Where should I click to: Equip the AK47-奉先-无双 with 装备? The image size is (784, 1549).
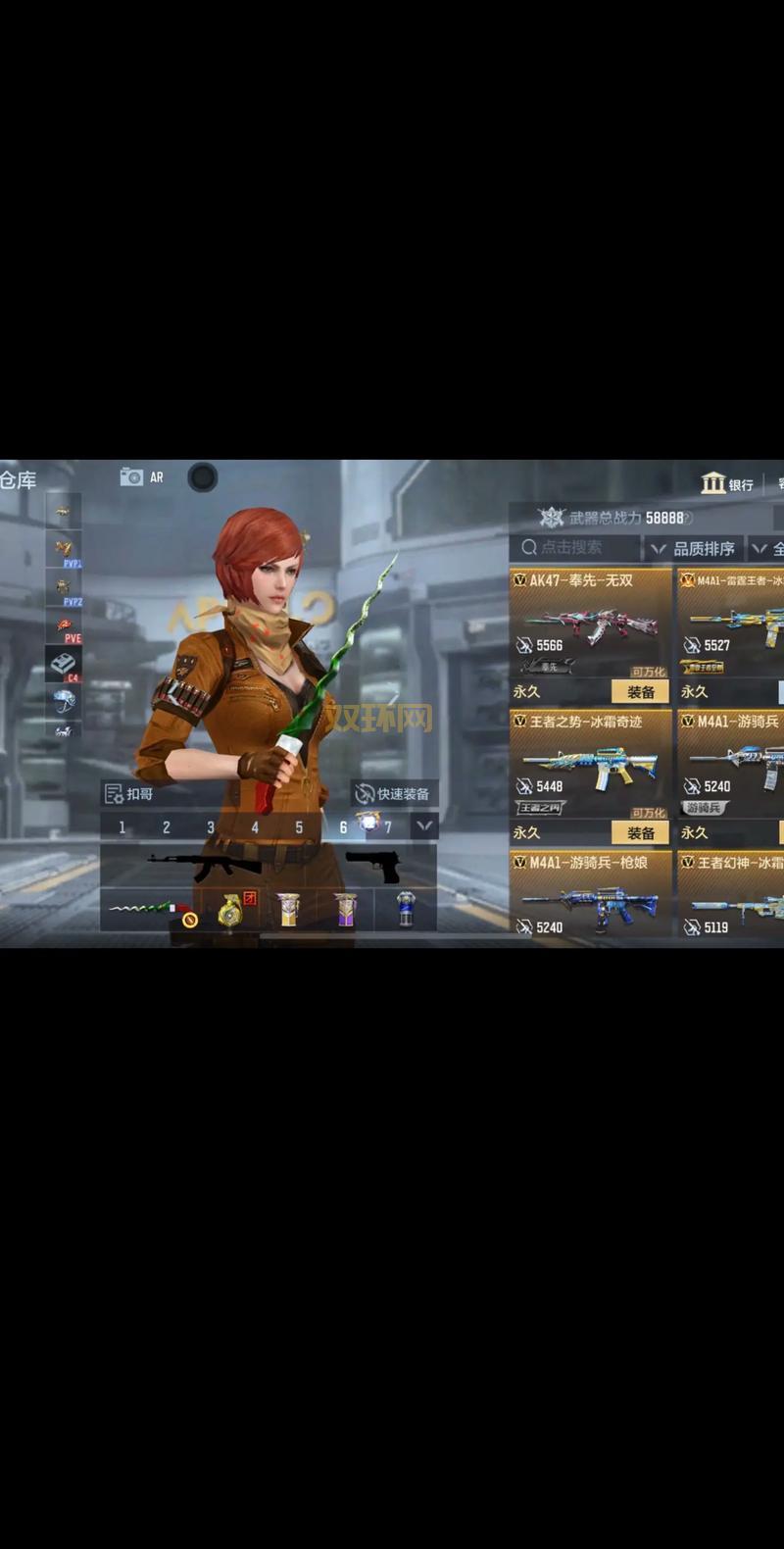[640, 692]
